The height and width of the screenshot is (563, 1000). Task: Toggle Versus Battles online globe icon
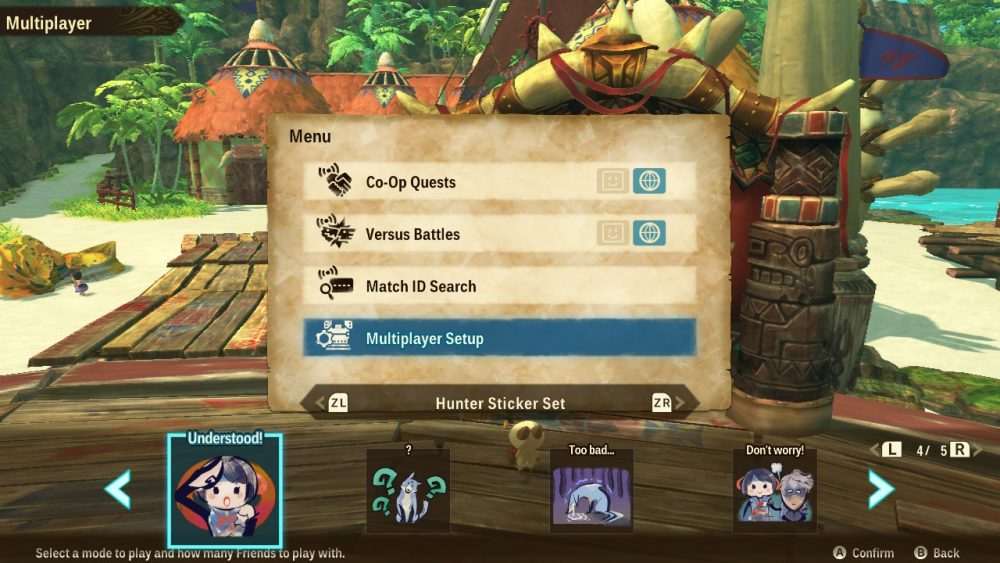click(x=650, y=233)
